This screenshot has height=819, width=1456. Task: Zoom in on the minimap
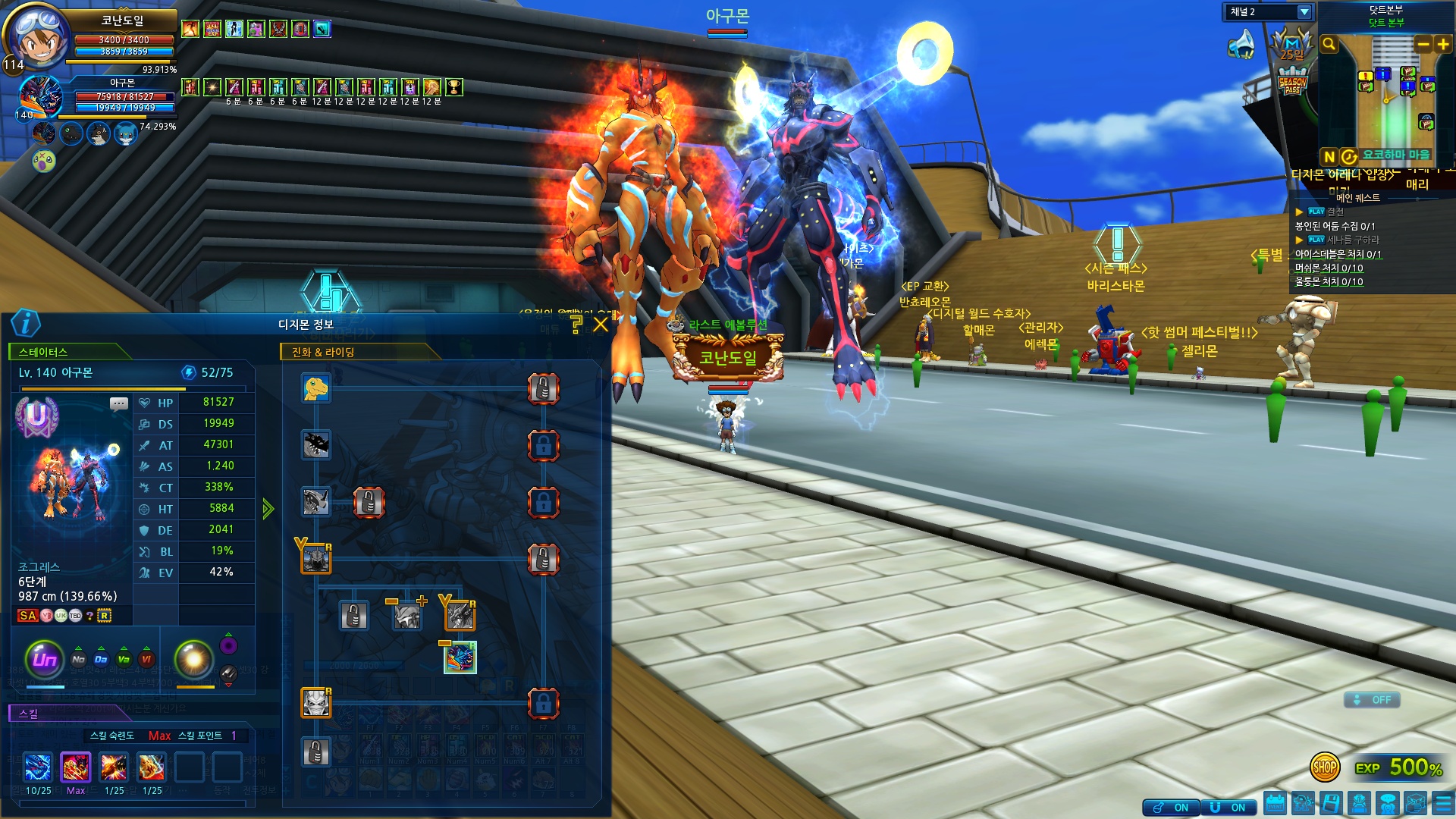(x=1443, y=45)
